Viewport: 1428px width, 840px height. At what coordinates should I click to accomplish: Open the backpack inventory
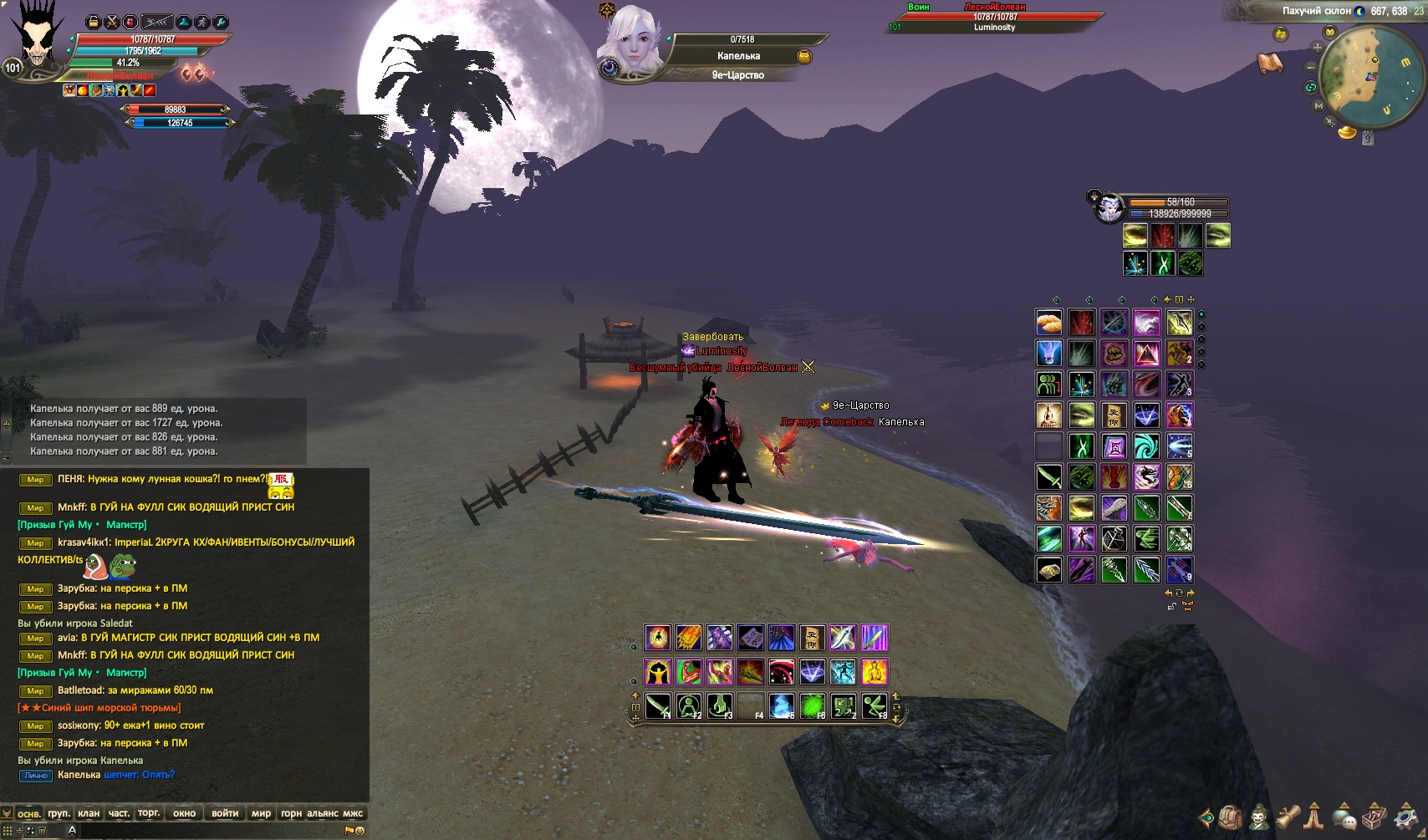tap(1229, 817)
